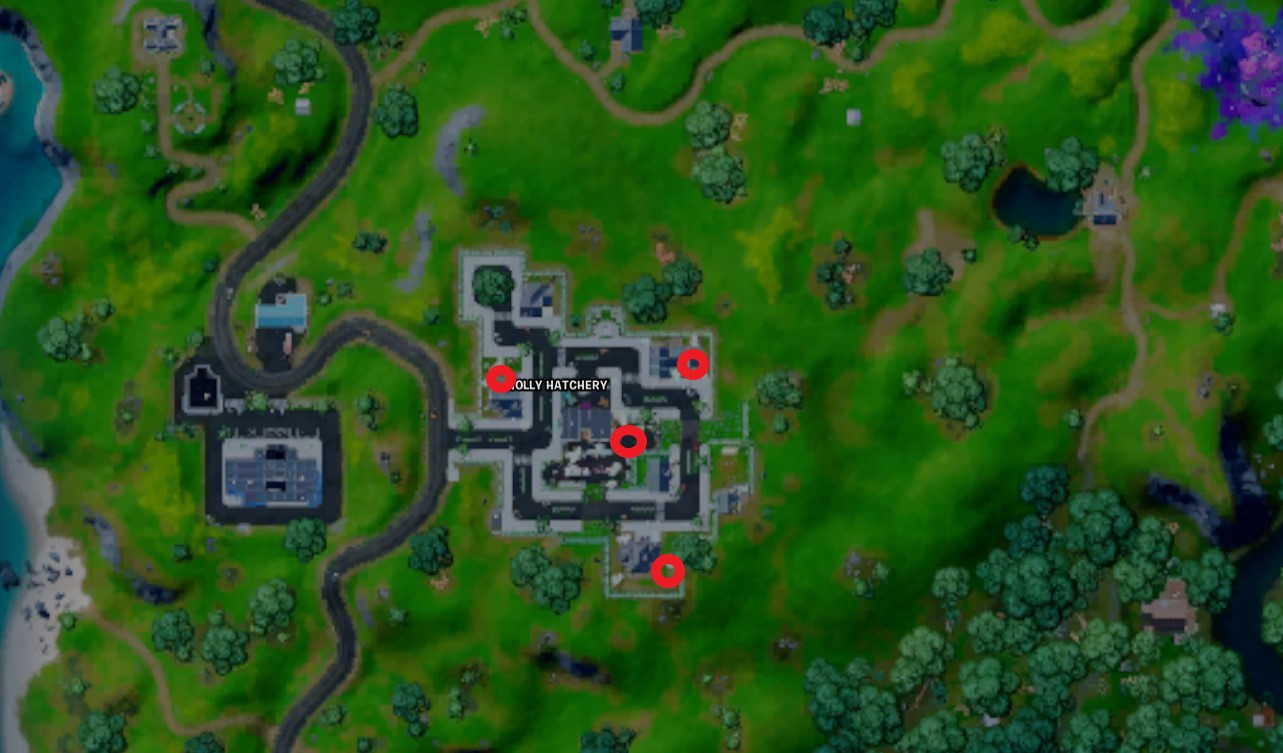Select the red marker beside the Holly Hatchery label
1283x753 pixels.
coord(500,380)
